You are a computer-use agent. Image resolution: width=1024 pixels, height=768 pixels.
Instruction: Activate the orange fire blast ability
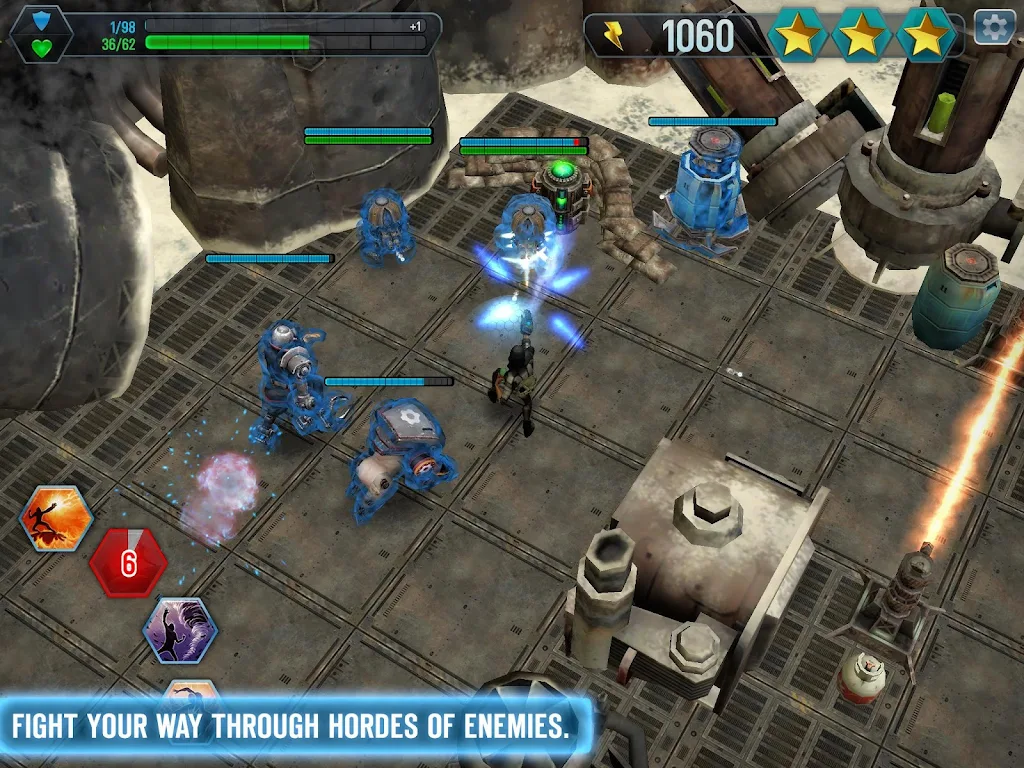coord(57,518)
